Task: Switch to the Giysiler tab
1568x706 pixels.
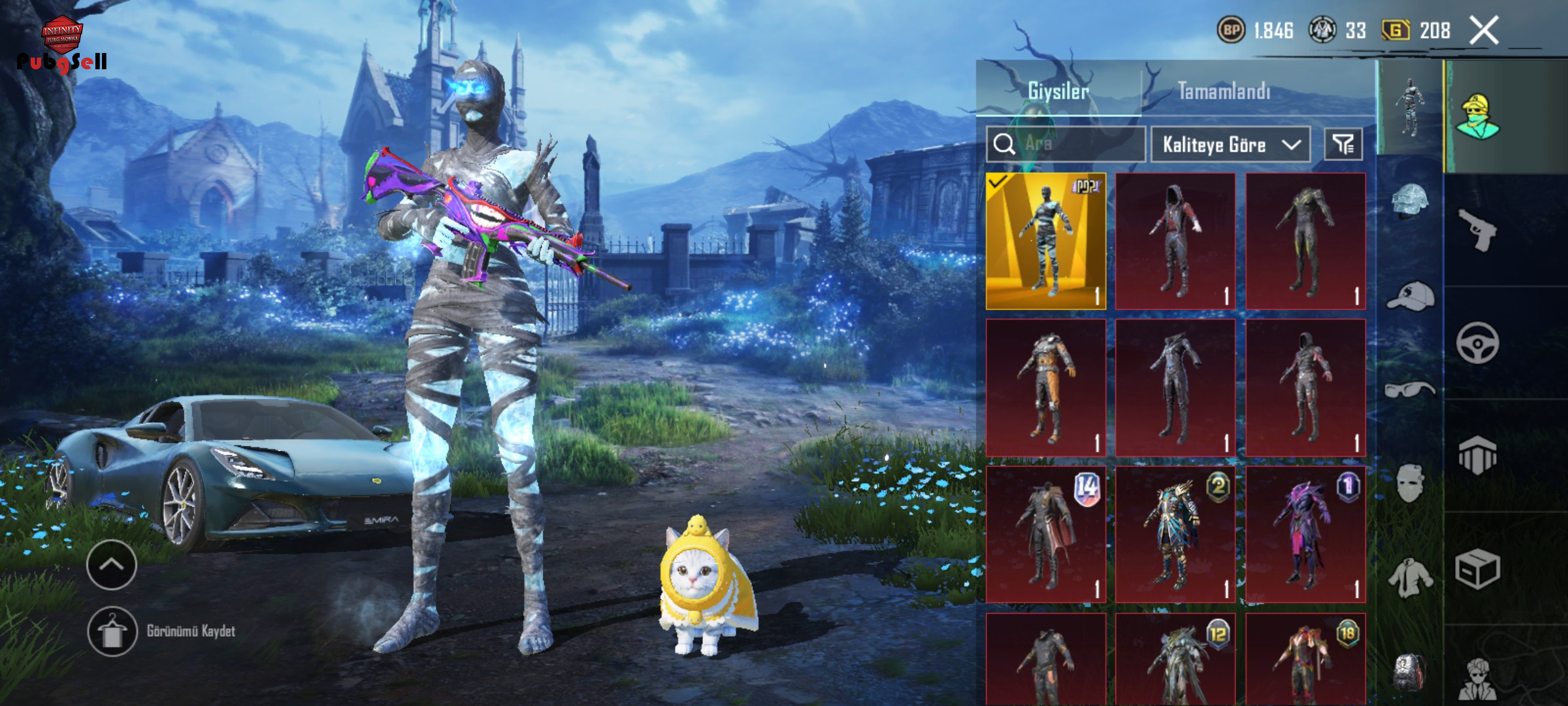Action: (x=1058, y=91)
